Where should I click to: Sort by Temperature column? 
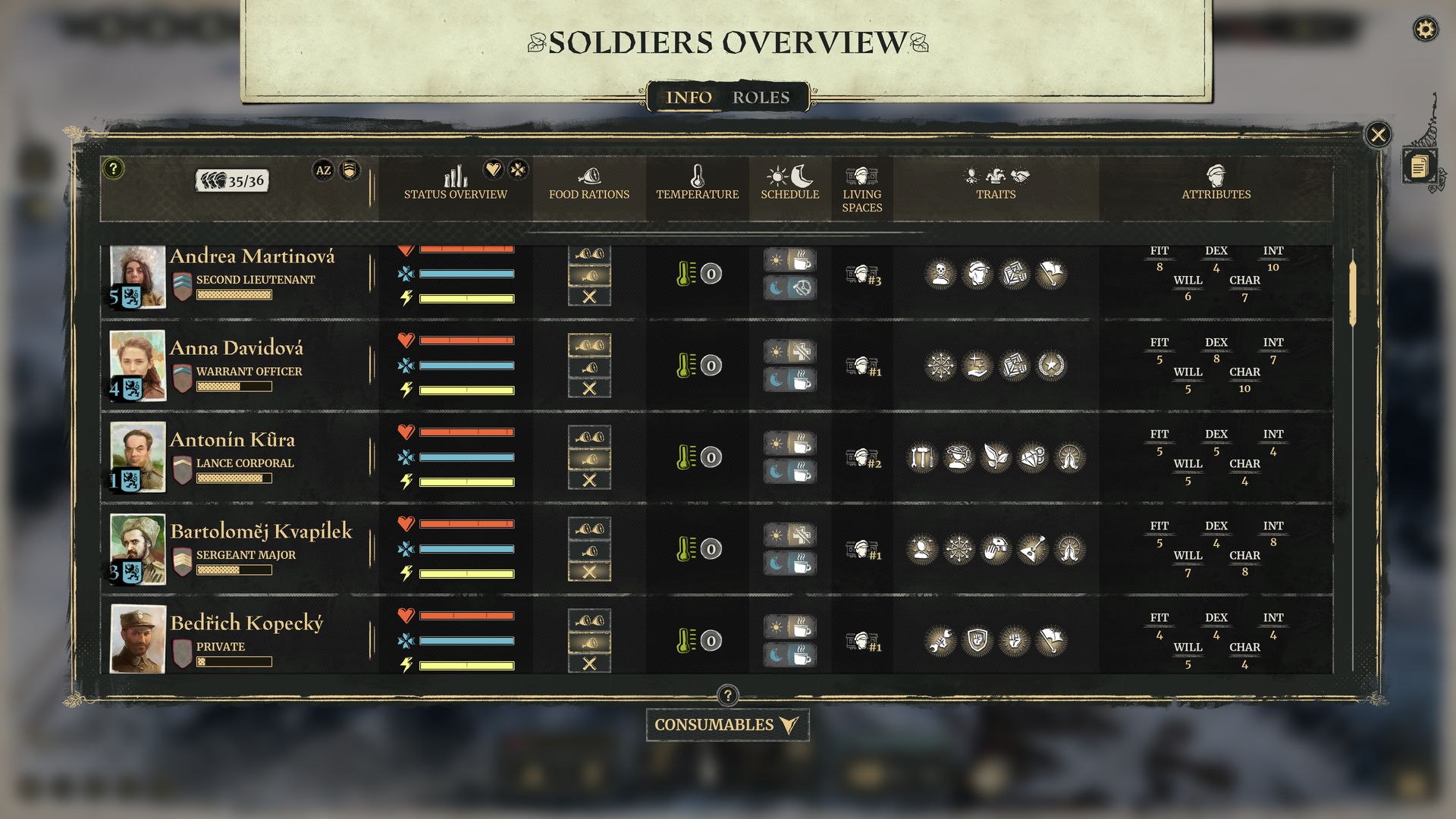(x=697, y=184)
